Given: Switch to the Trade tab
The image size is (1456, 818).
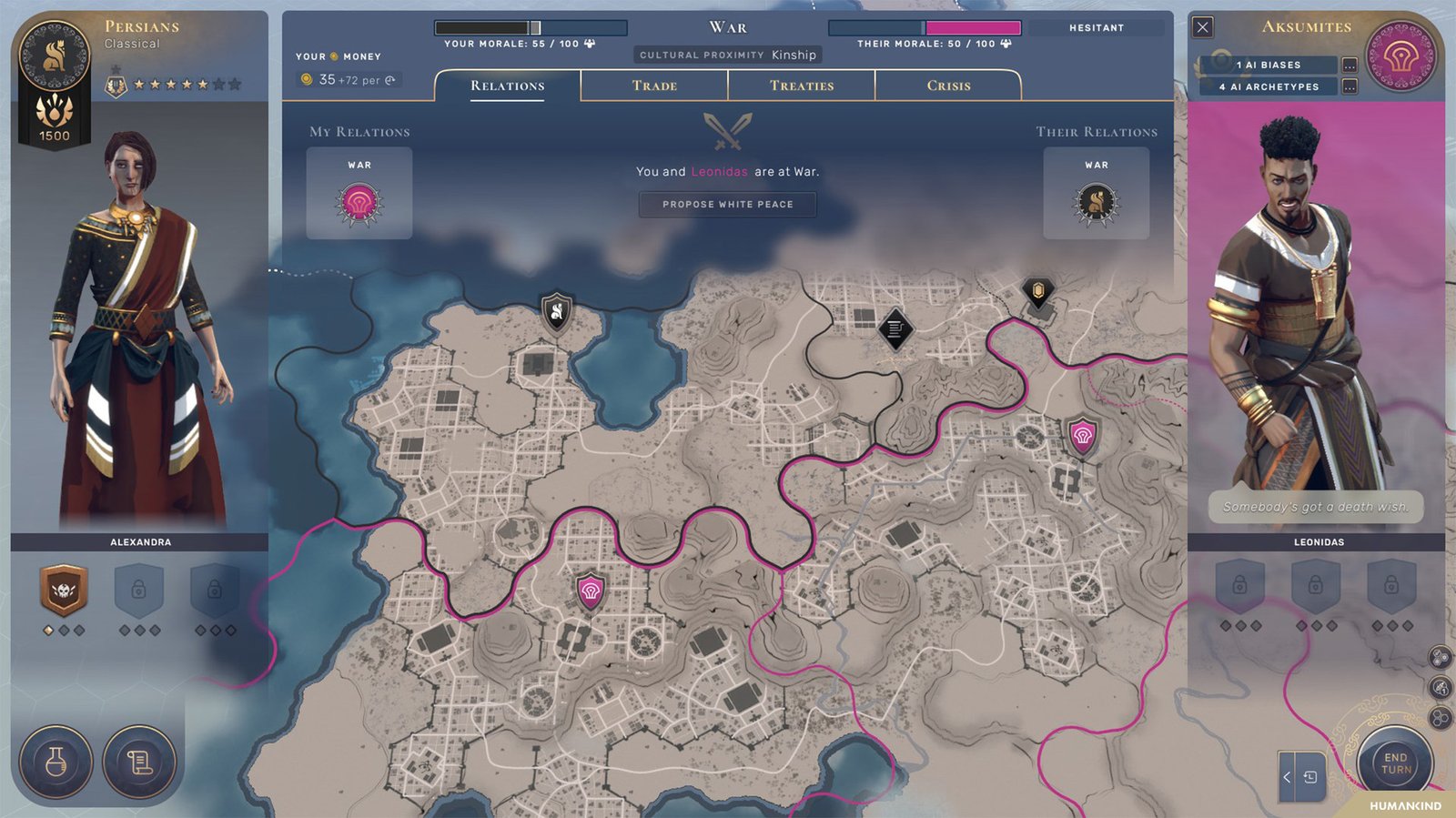Looking at the screenshot, I should [x=654, y=85].
